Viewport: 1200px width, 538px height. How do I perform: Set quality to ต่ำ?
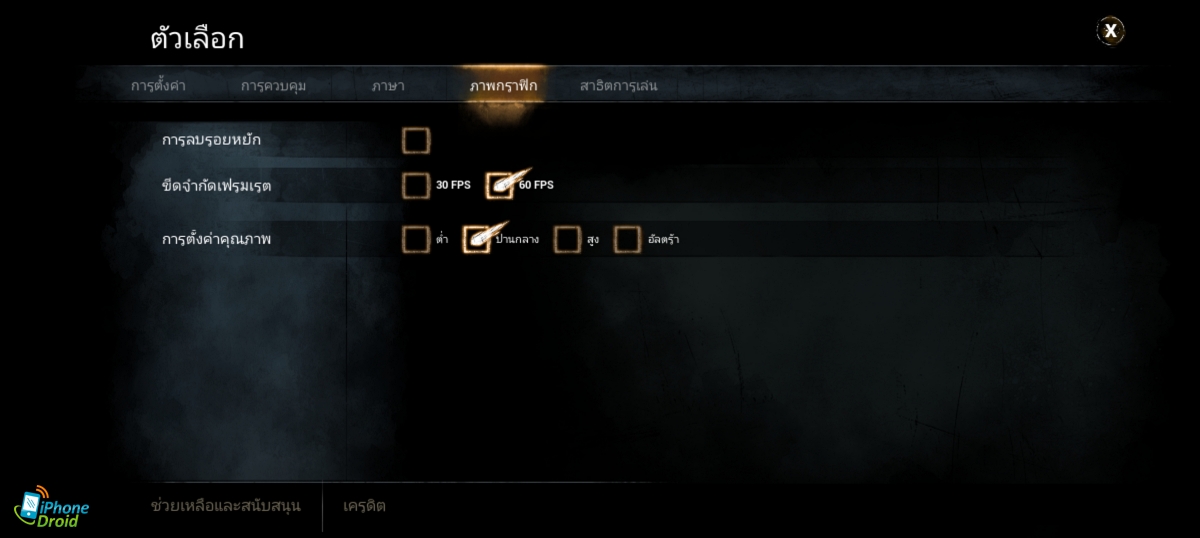[416, 239]
